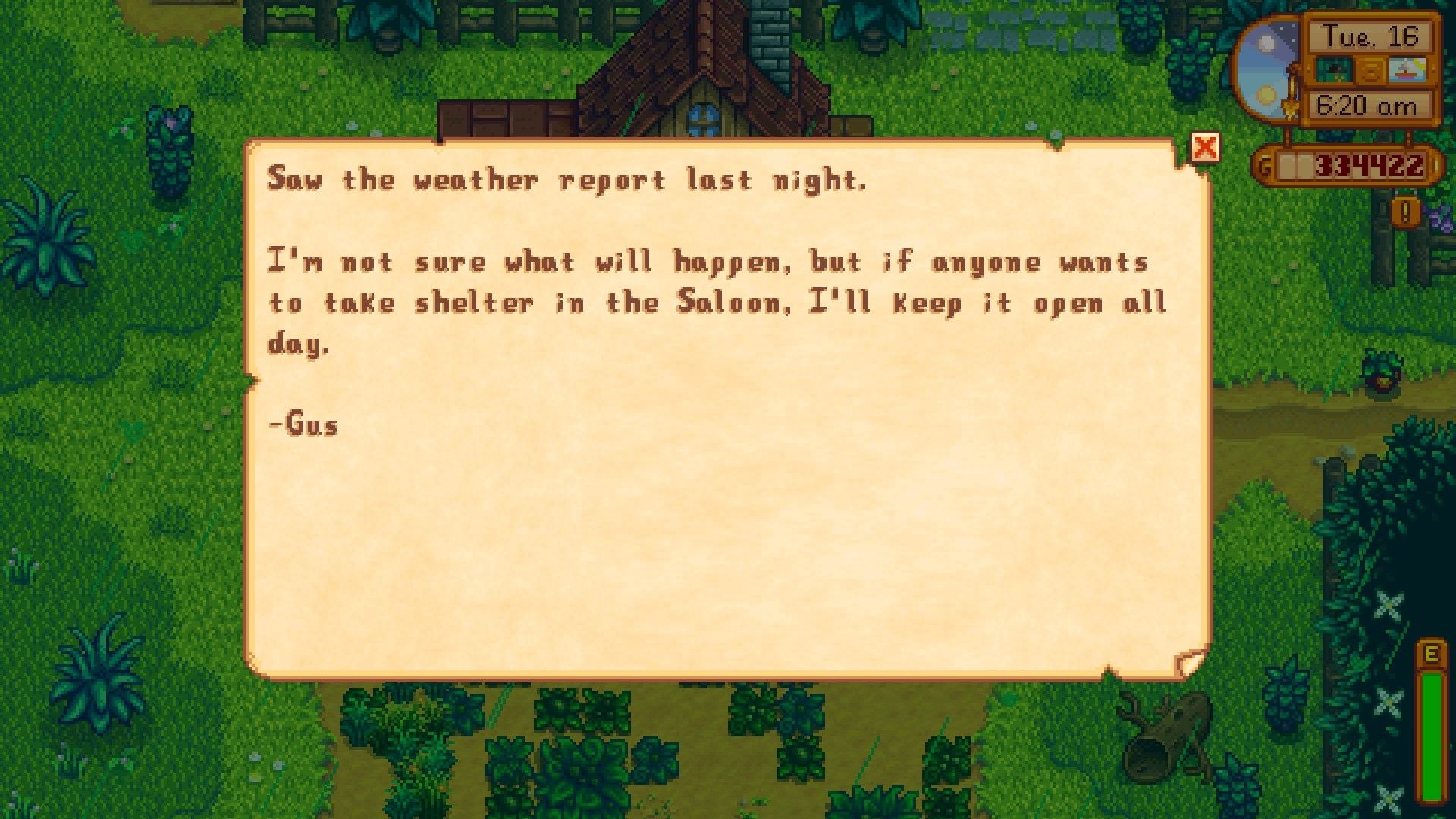The height and width of the screenshot is (819, 1456).
Task: Click the season icon left of the weather icon
Action: point(1335,70)
